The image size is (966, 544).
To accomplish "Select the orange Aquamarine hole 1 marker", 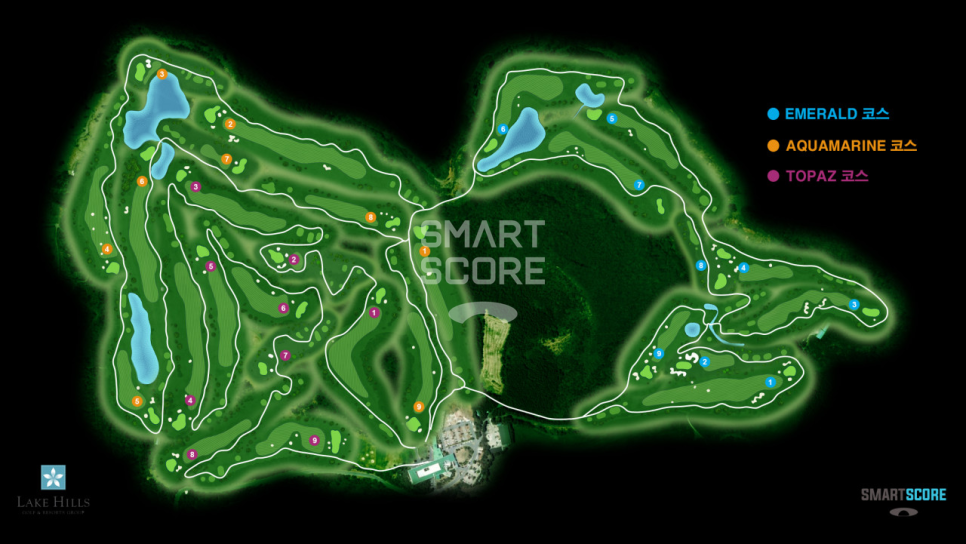I will pos(425,251).
